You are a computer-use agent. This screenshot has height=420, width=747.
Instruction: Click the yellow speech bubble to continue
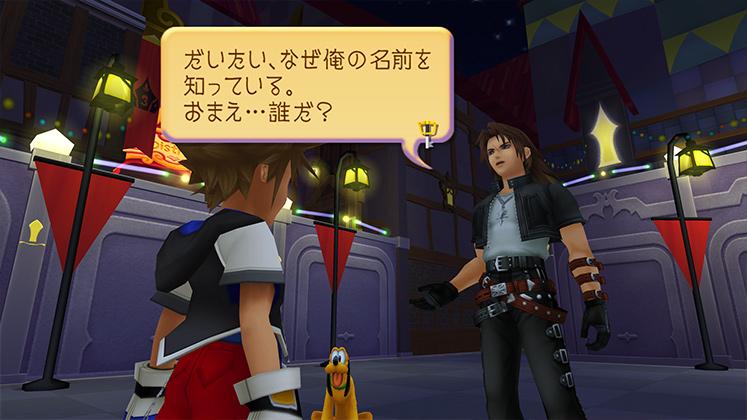pyautogui.click(x=300, y=85)
